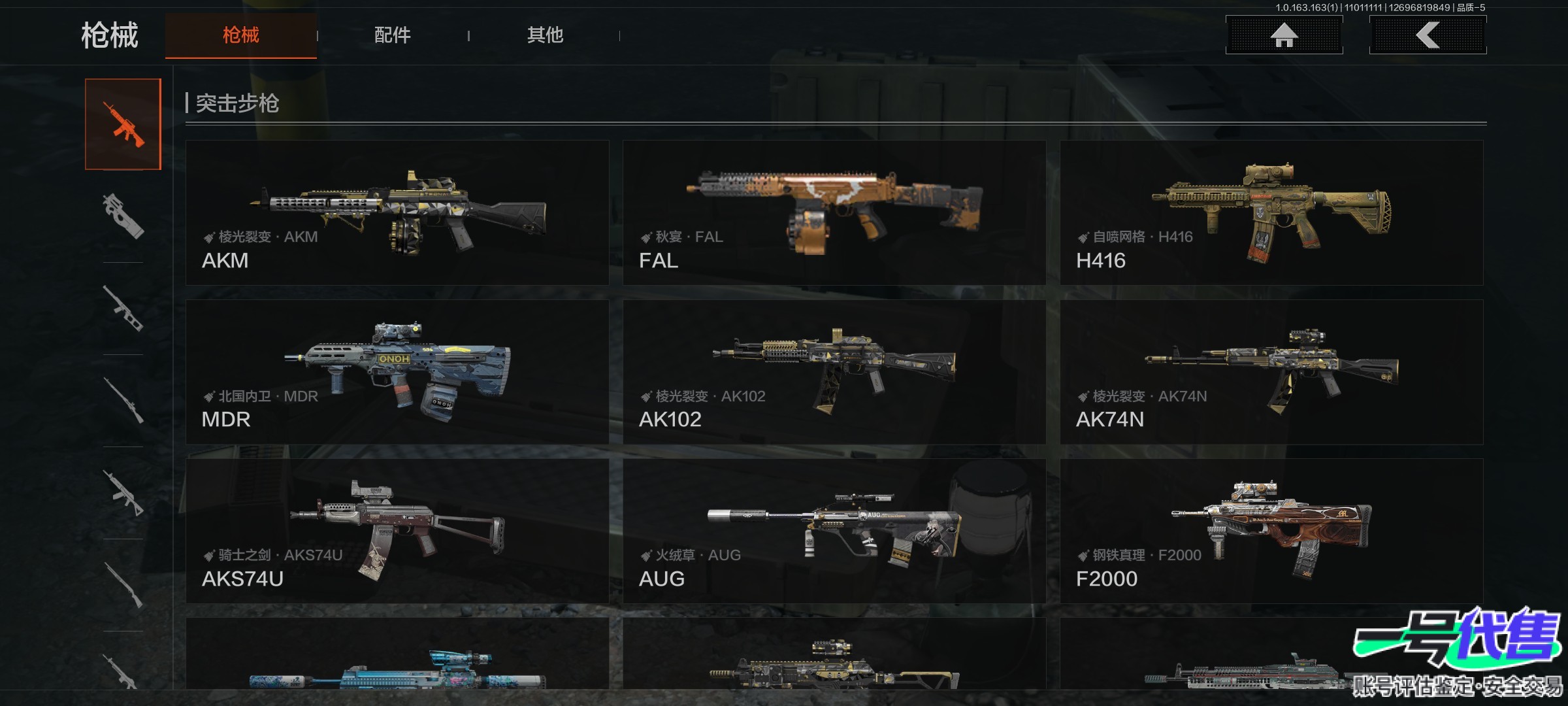1568x706 pixels.
Task: Switch to the 枪械 tab
Action: coord(240,35)
